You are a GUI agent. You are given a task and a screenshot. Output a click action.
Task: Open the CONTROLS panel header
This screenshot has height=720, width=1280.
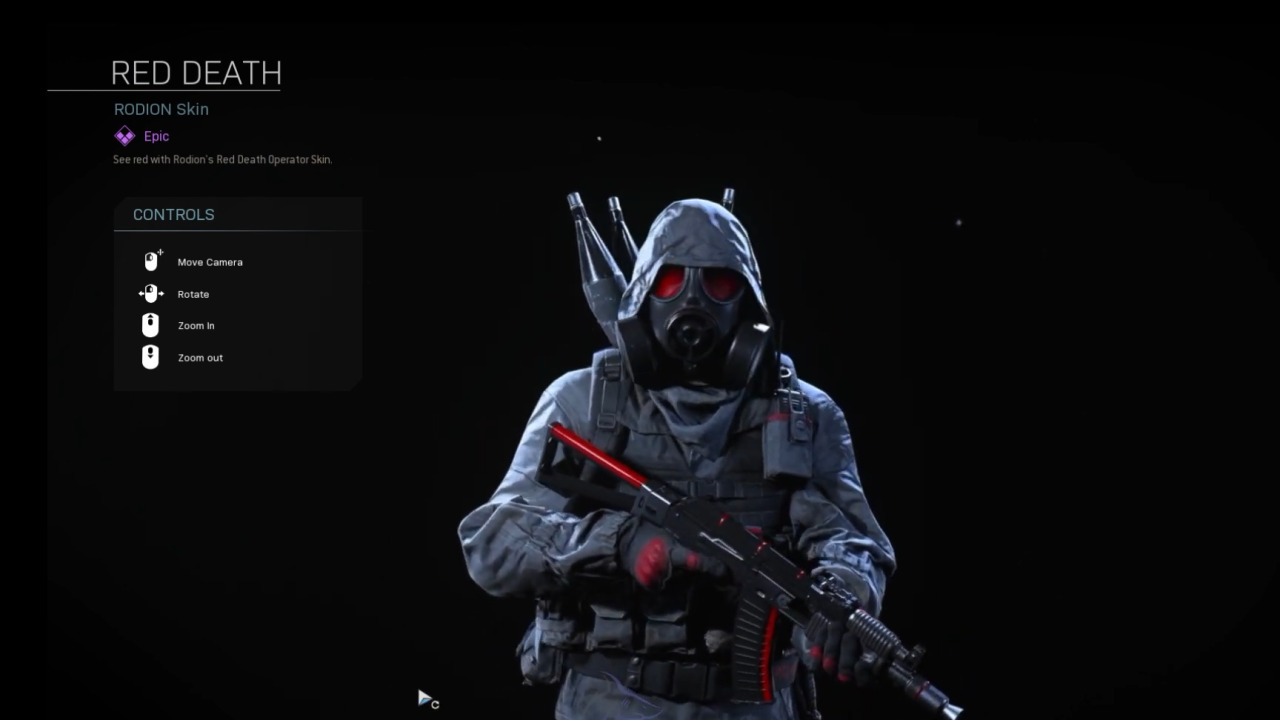[x=173, y=214]
